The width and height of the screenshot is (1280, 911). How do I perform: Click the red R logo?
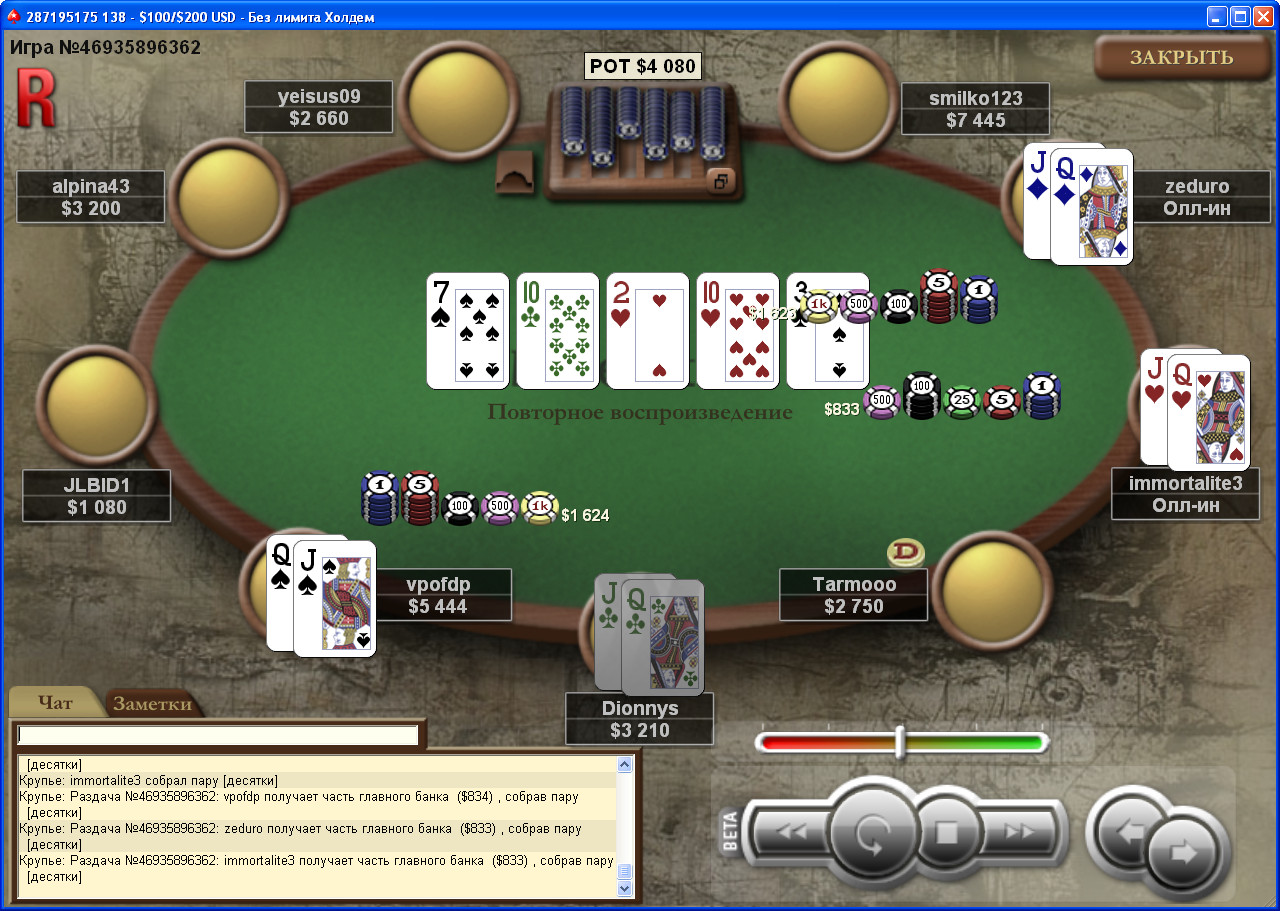(35, 97)
